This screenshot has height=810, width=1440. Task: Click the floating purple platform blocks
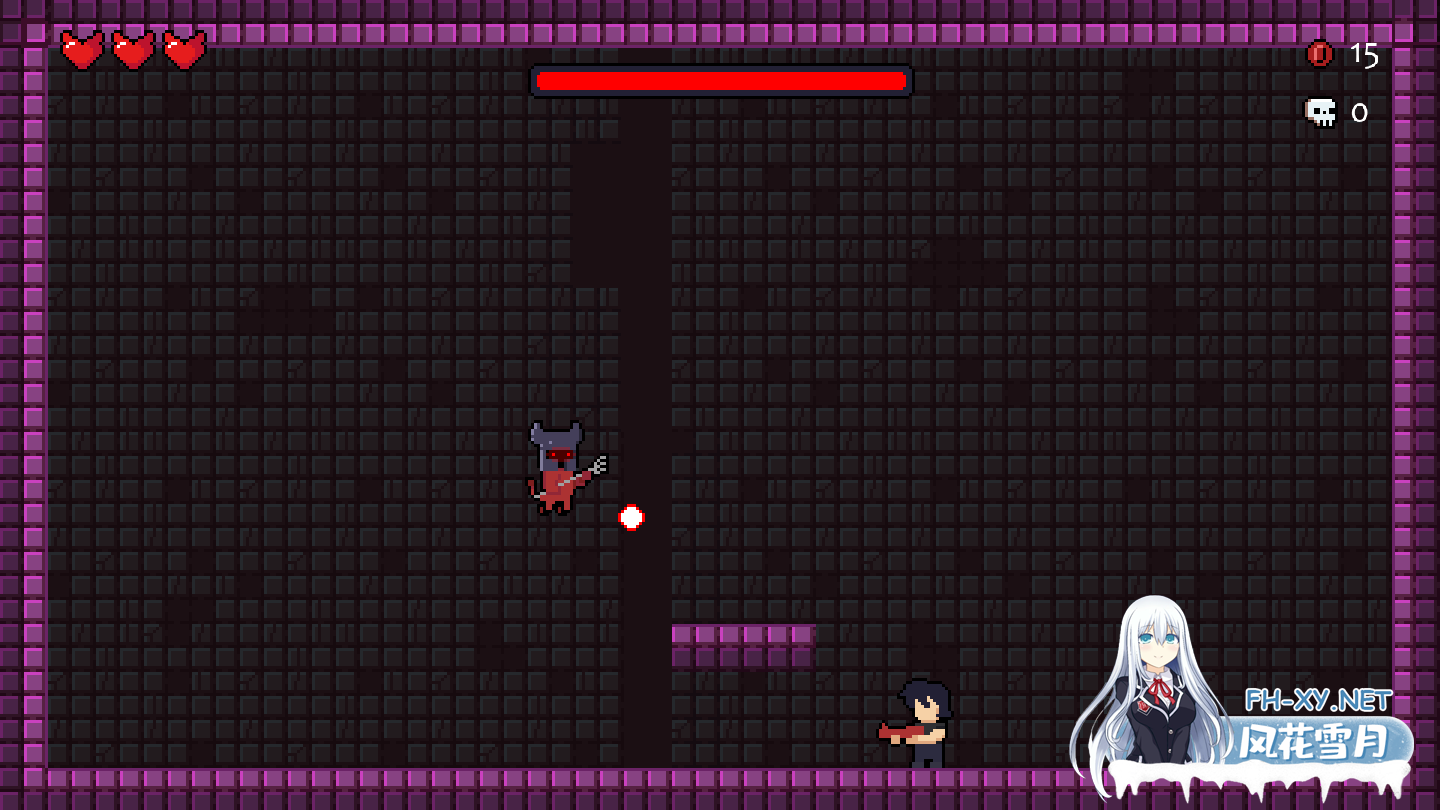tap(745, 645)
